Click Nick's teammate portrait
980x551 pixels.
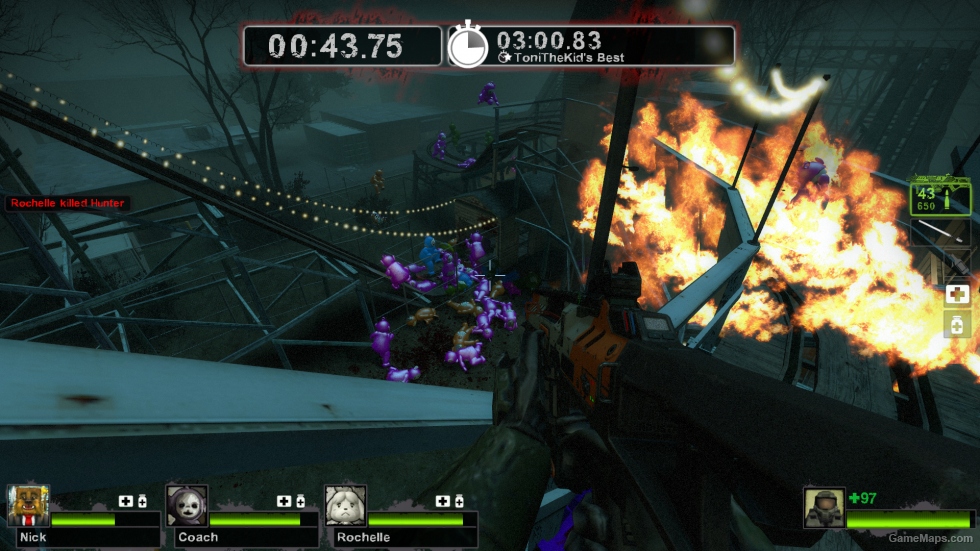coord(28,506)
